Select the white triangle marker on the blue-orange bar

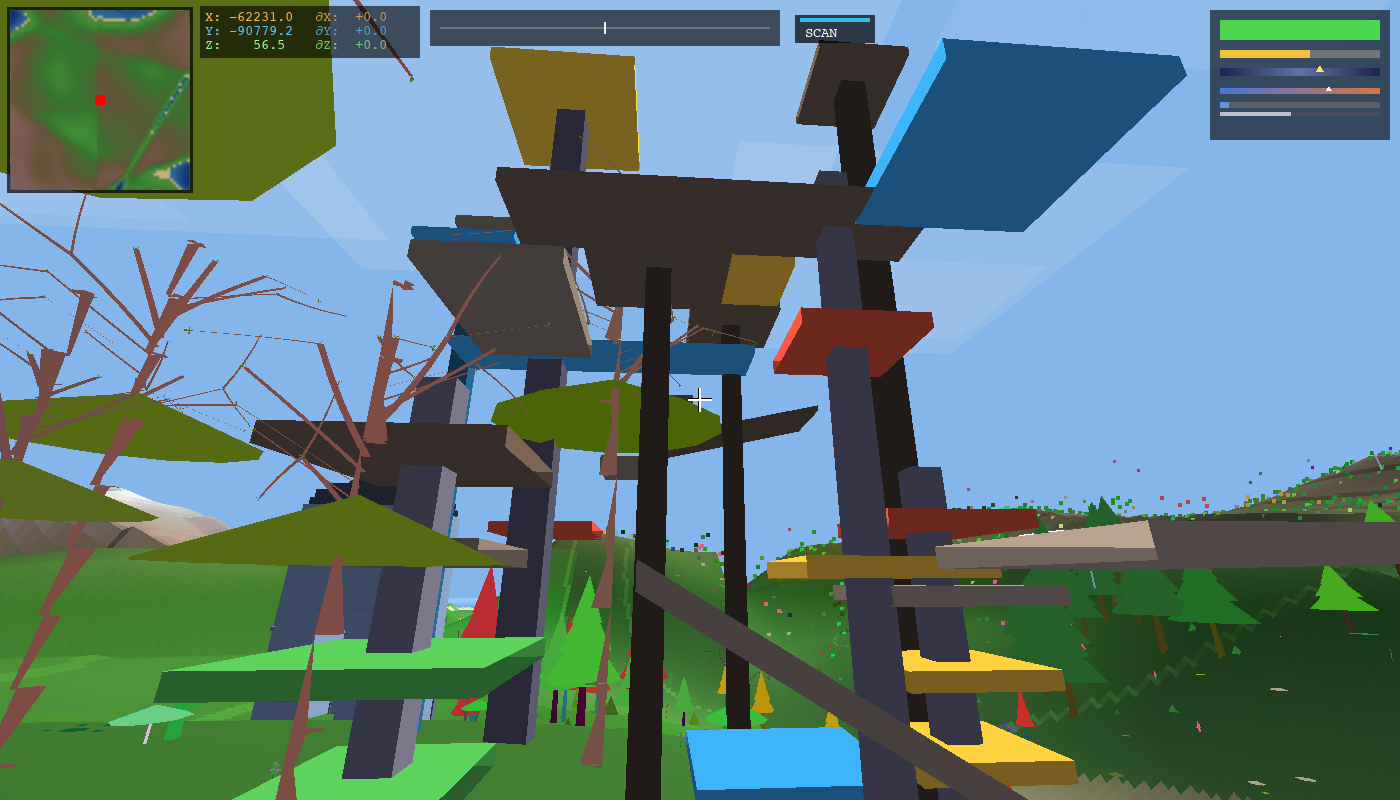1329,89
